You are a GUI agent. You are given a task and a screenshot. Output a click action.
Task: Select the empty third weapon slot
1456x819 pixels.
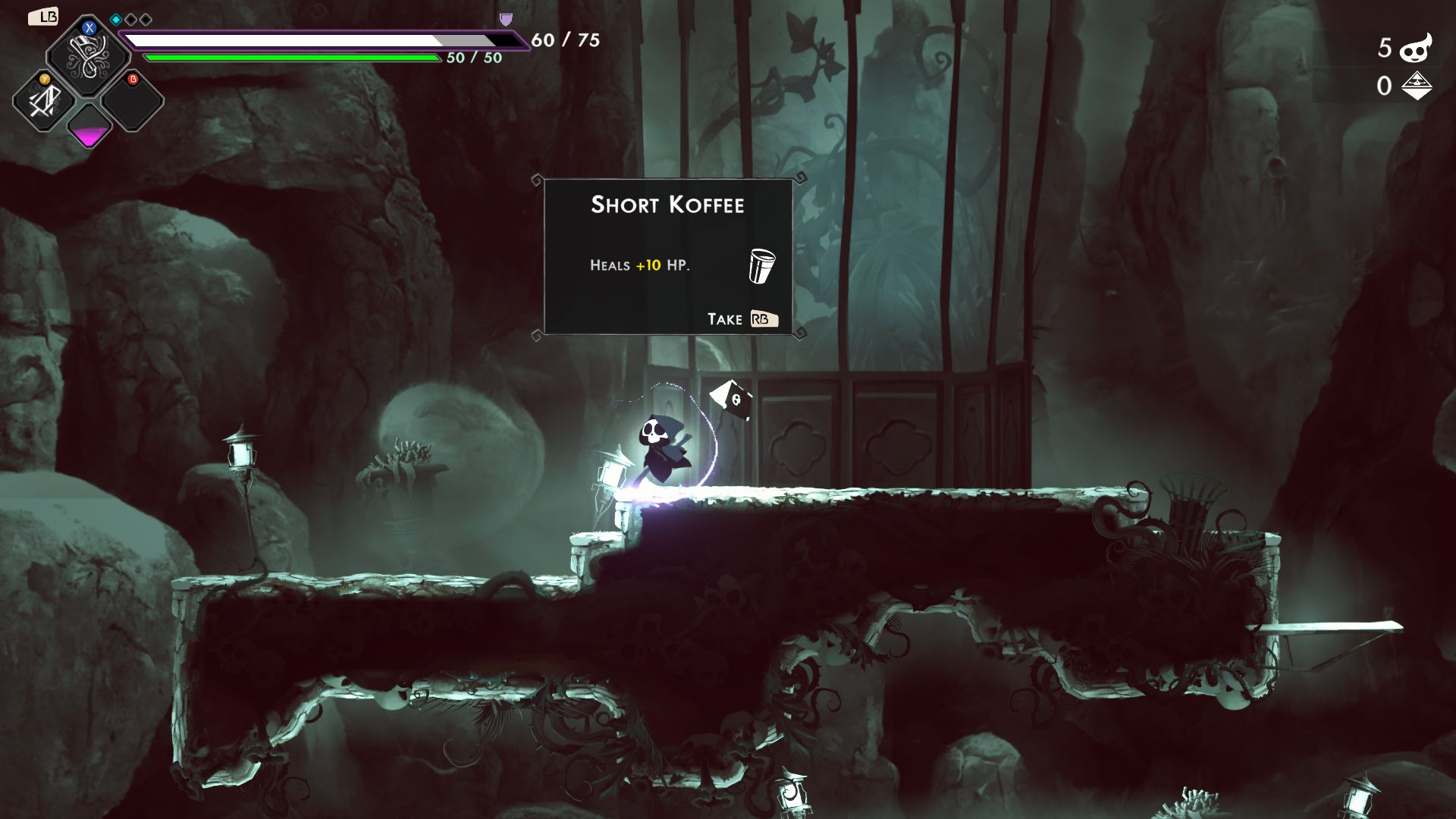pos(133,101)
